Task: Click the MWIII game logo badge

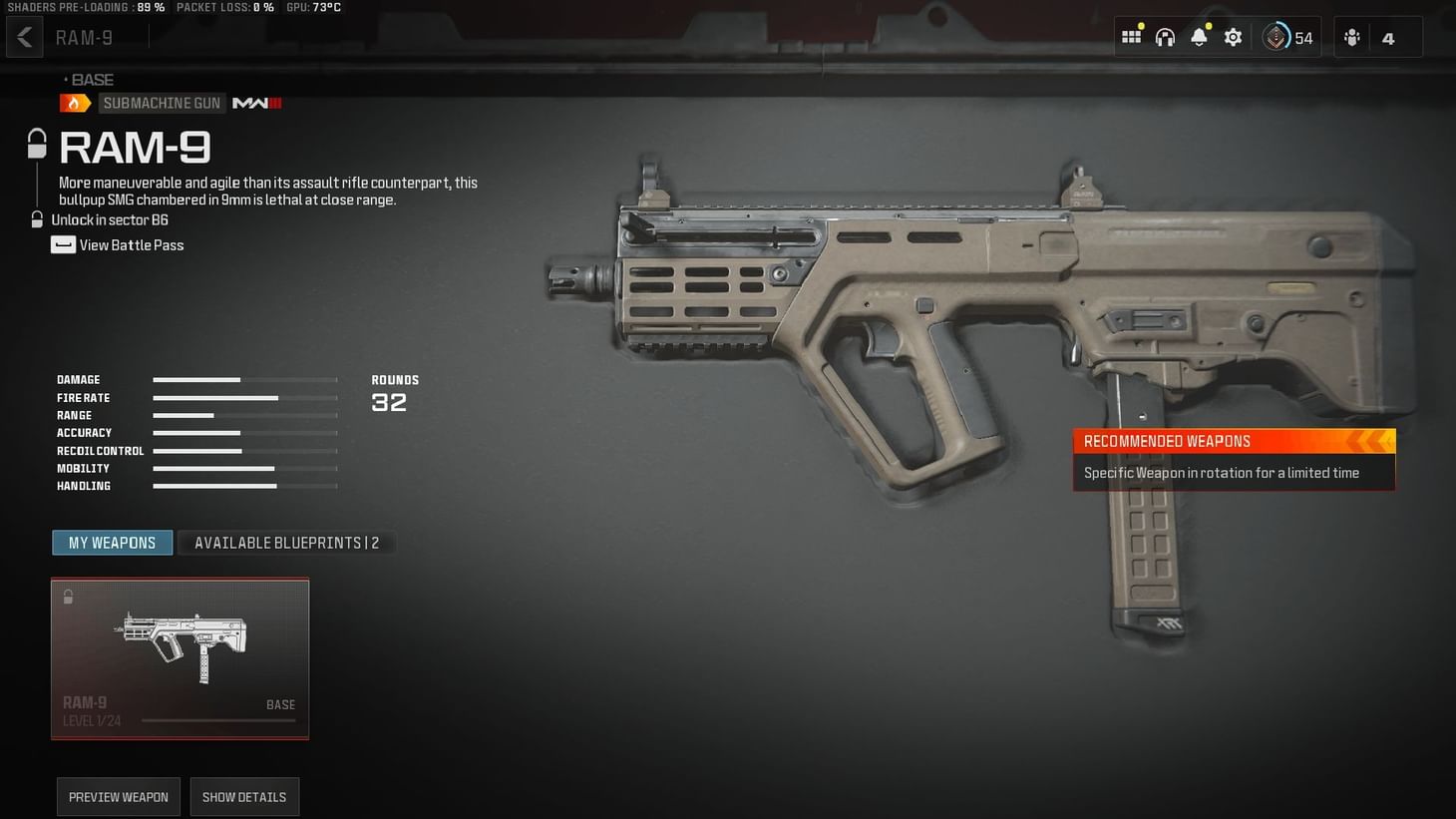Action: [x=256, y=102]
